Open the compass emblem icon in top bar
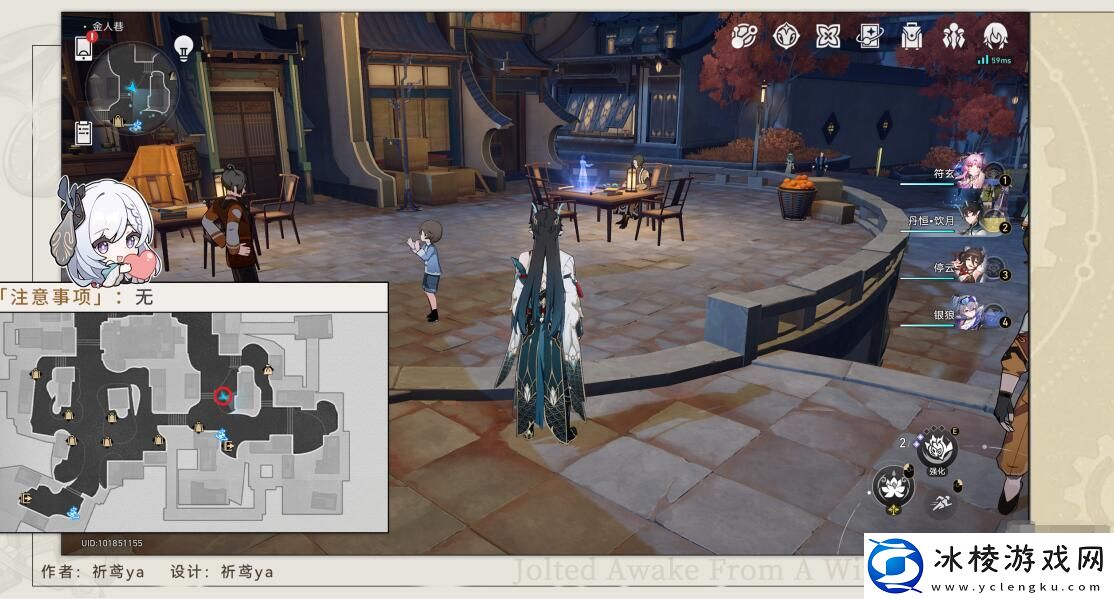This screenshot has width=1114, height=599. (786, 37)
